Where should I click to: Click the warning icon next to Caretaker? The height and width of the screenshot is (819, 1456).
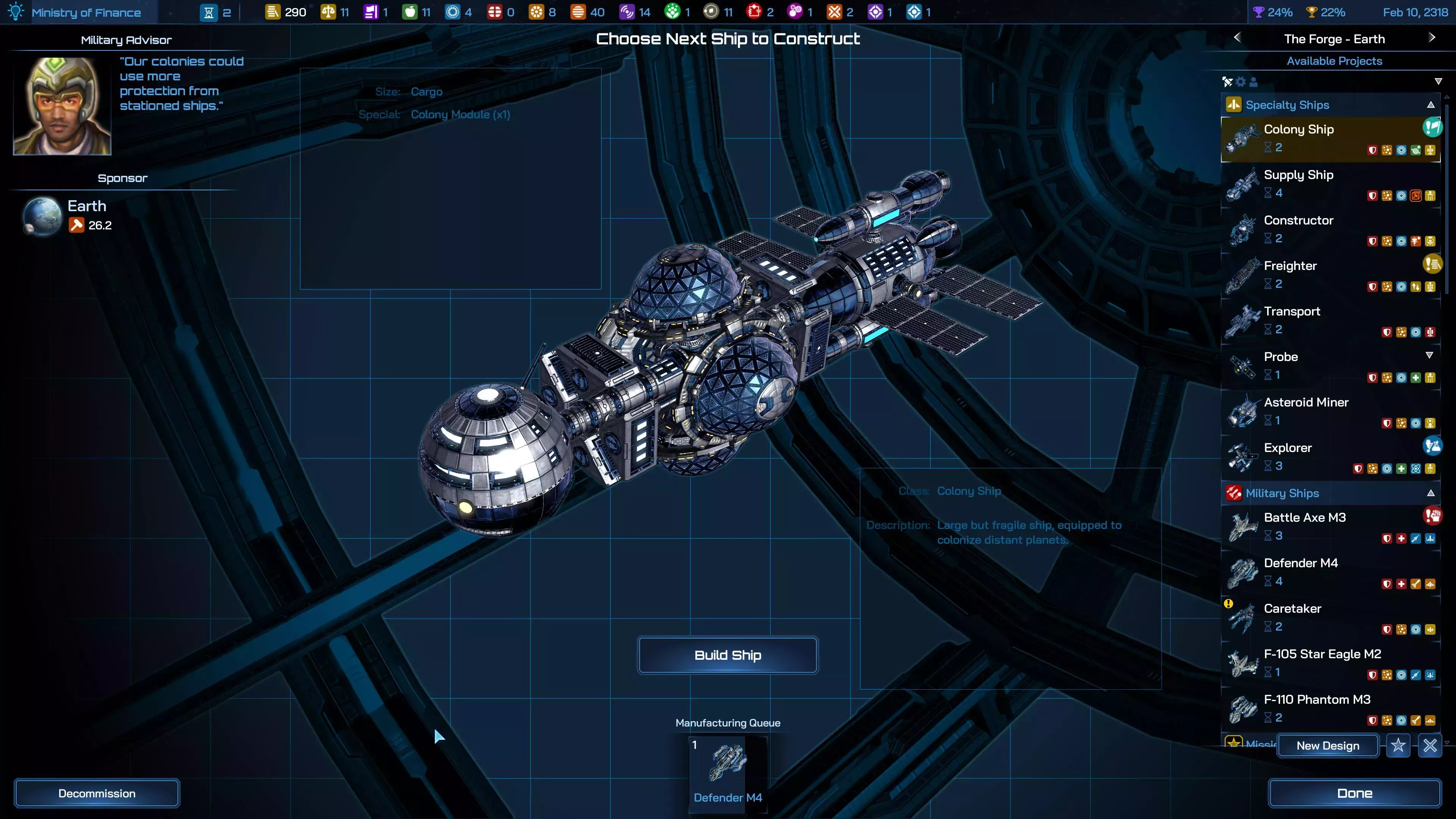pos(1229,604)
